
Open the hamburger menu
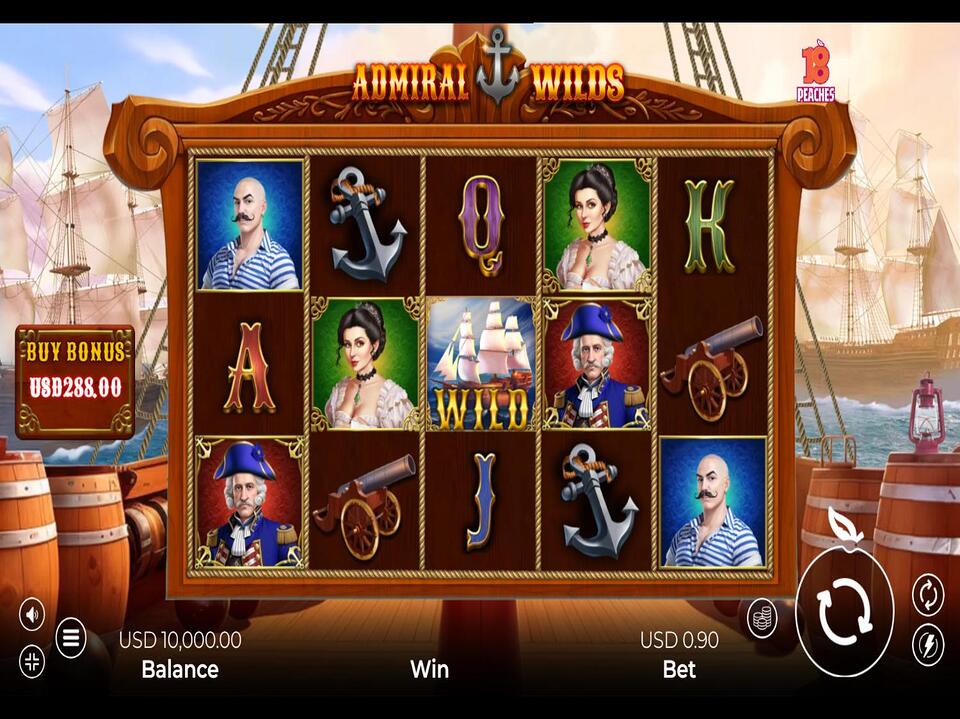click(71, 637)
